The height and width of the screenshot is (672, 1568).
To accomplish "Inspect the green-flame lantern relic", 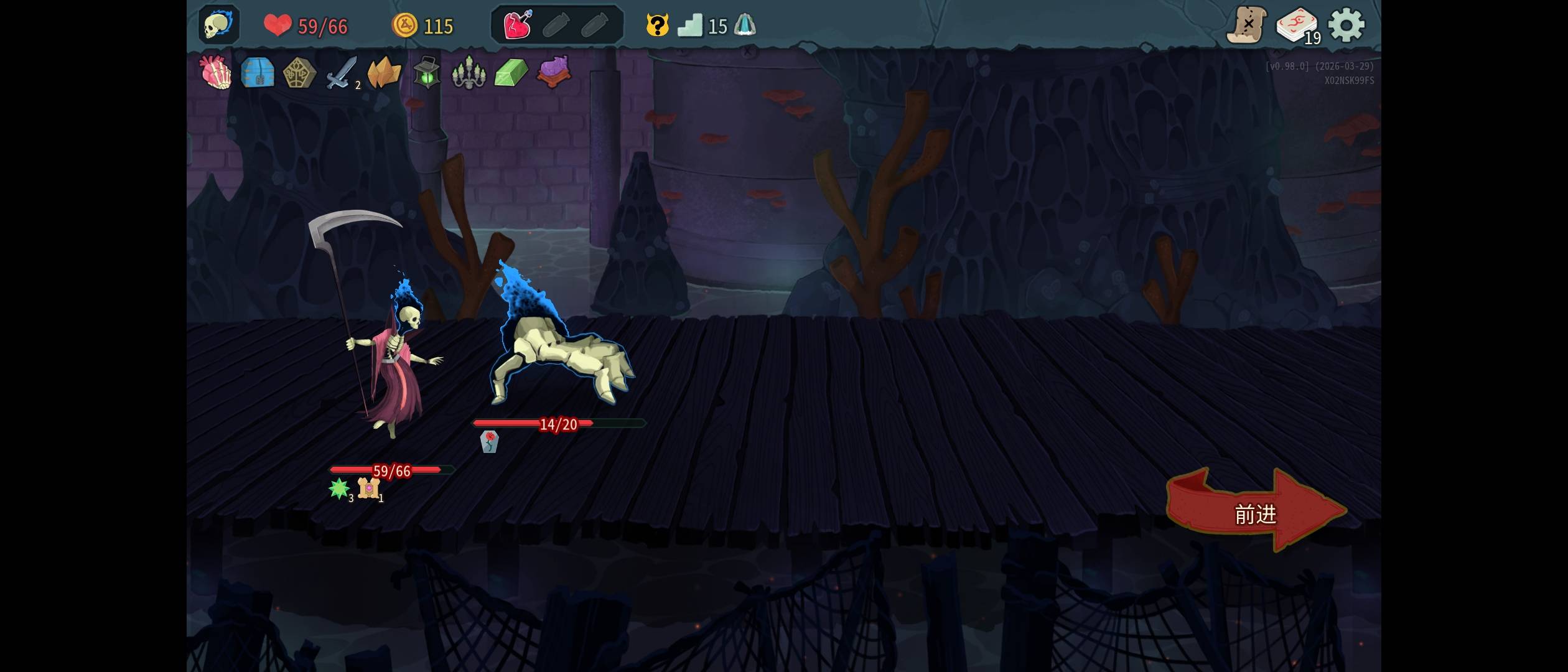I will (x=426, y=73).
